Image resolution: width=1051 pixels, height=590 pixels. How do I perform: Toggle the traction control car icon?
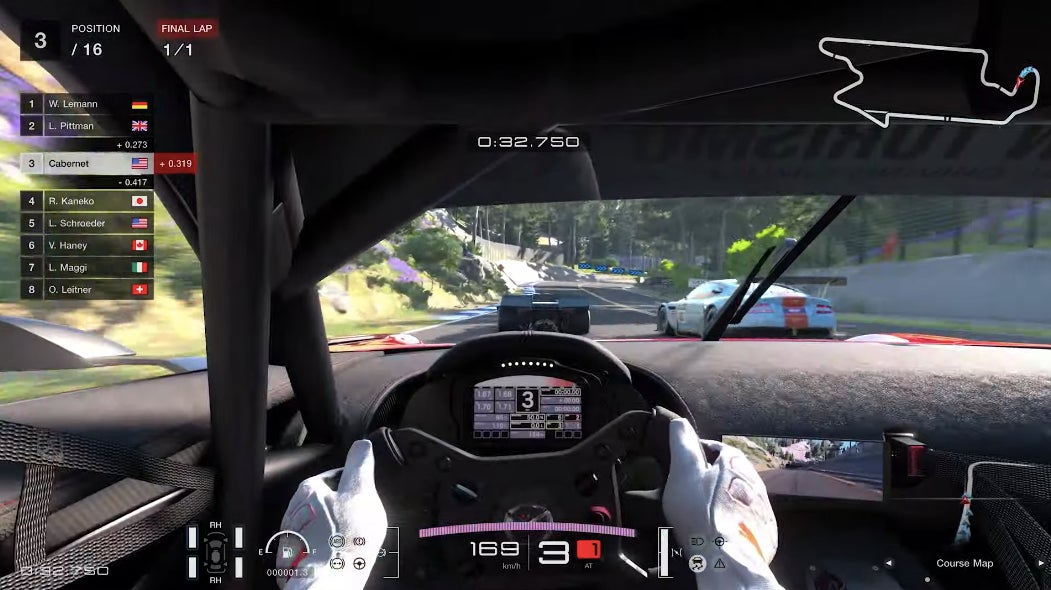pyautogui.click(x=697, y=563)
